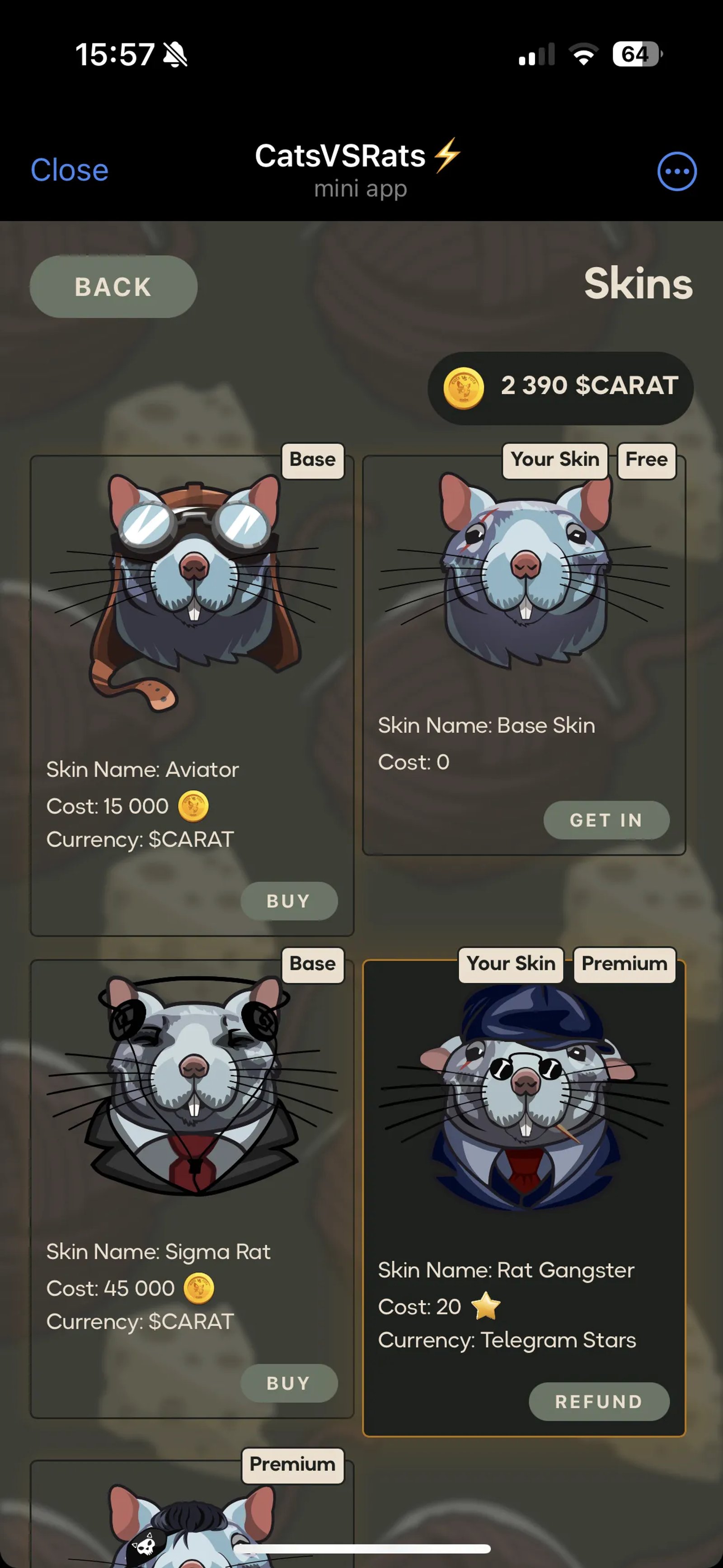Click the coin icon next to Aviator's cost

(x=193, y=805)
